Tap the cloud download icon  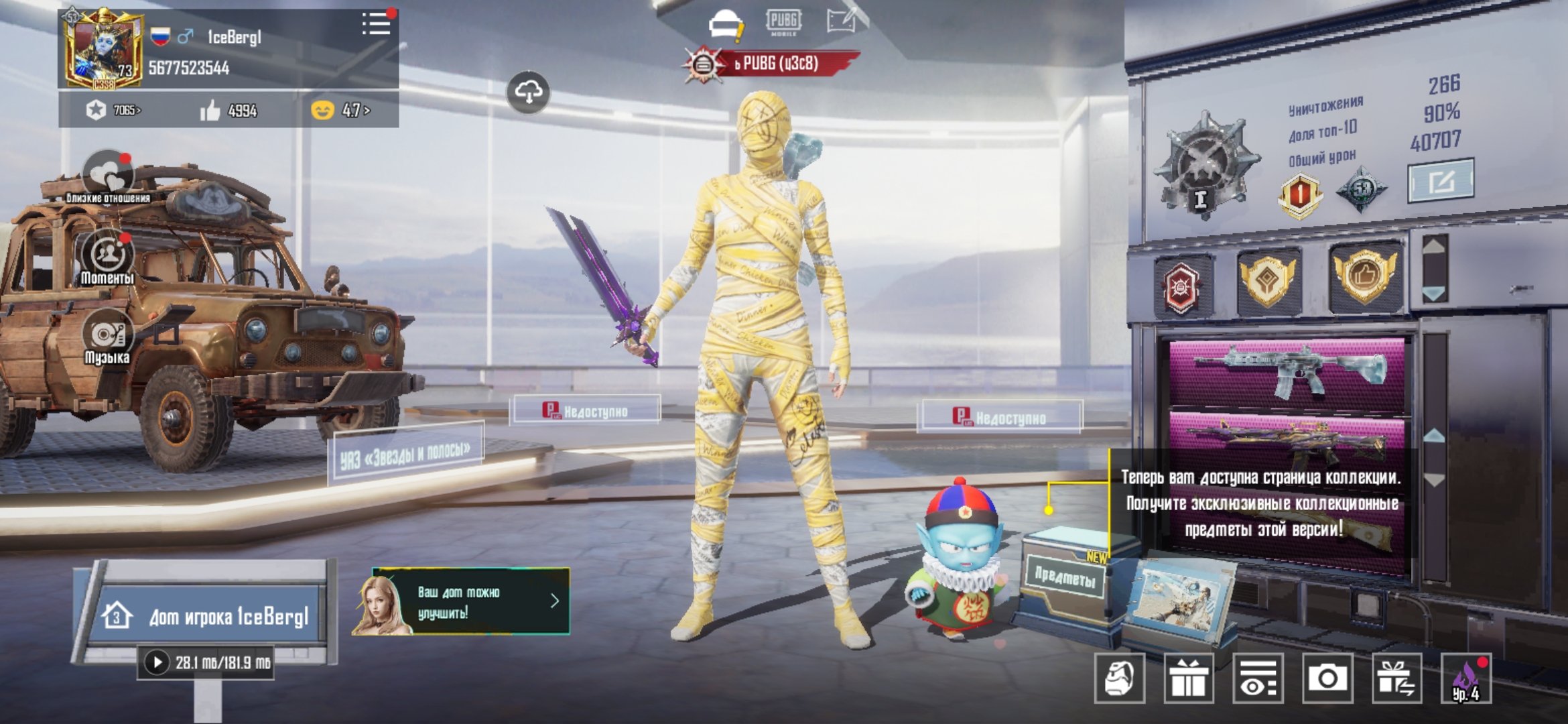tap(528, 93)
